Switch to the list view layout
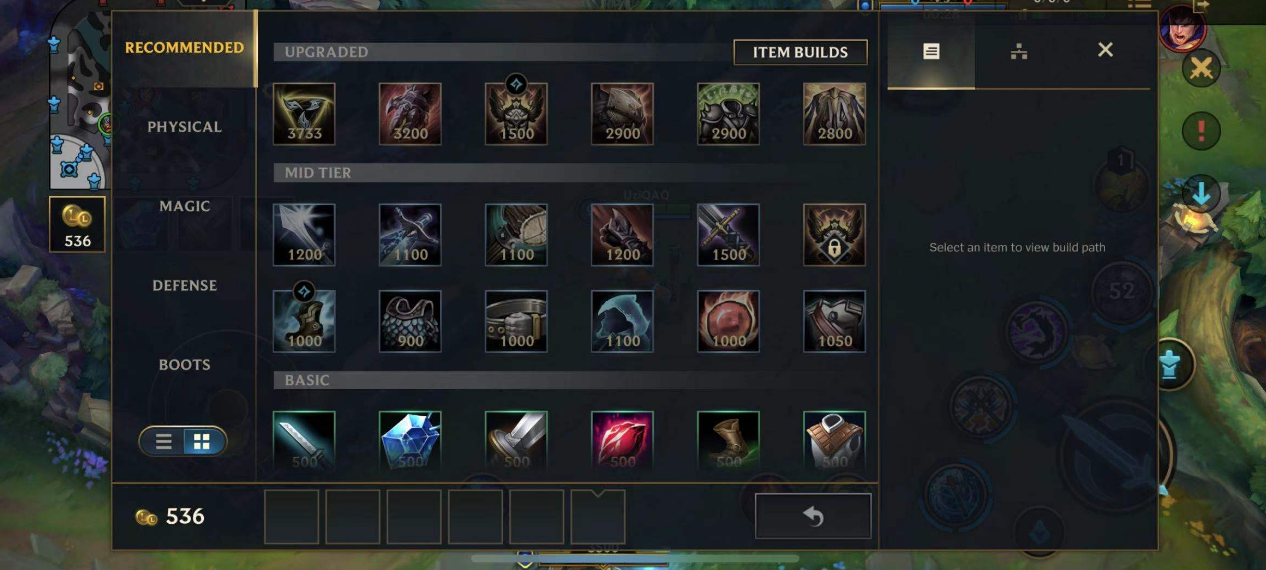The image size is (1266, 570). tap(164, 441)
